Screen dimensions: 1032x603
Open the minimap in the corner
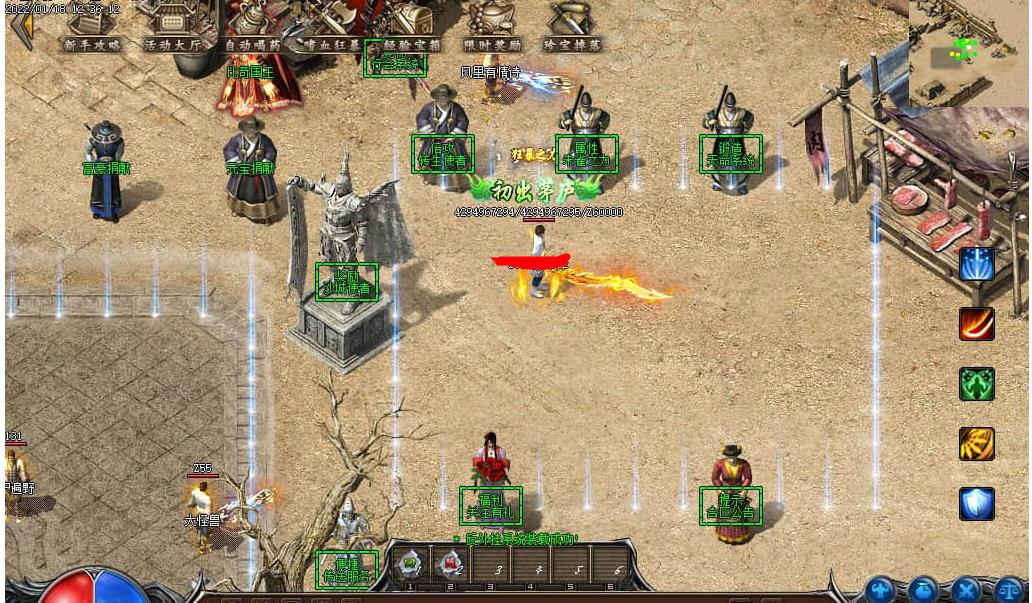tap(967, 52)
